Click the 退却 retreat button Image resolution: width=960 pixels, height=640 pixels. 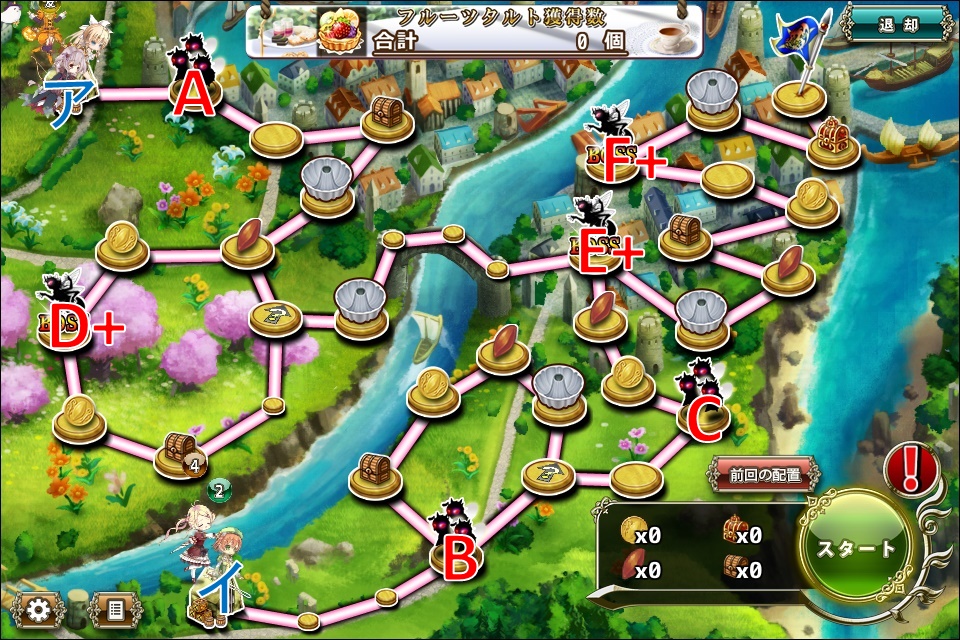coord(897,22)
